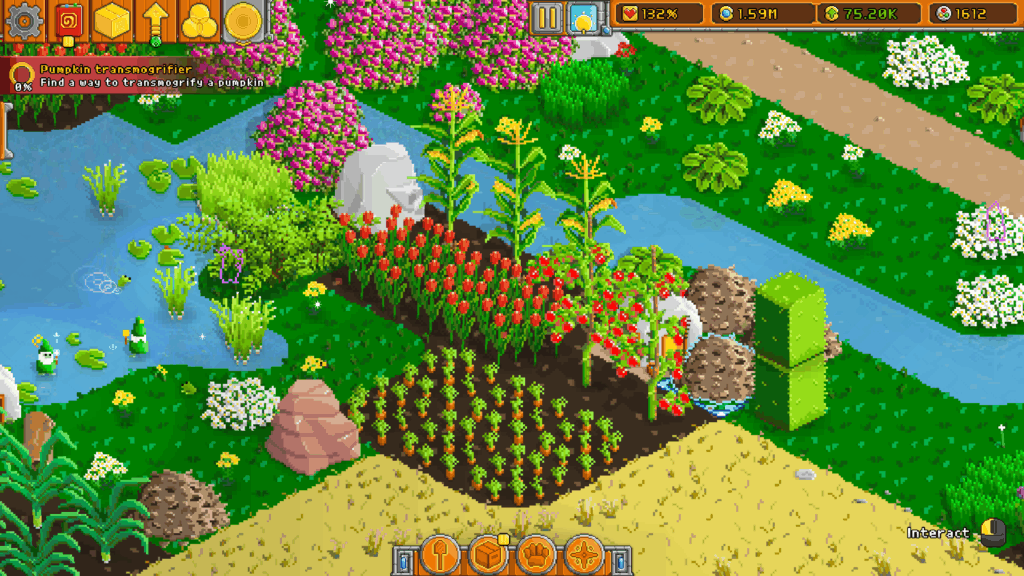Click the lightbulb button beside pause

click(x=582, y=17)
